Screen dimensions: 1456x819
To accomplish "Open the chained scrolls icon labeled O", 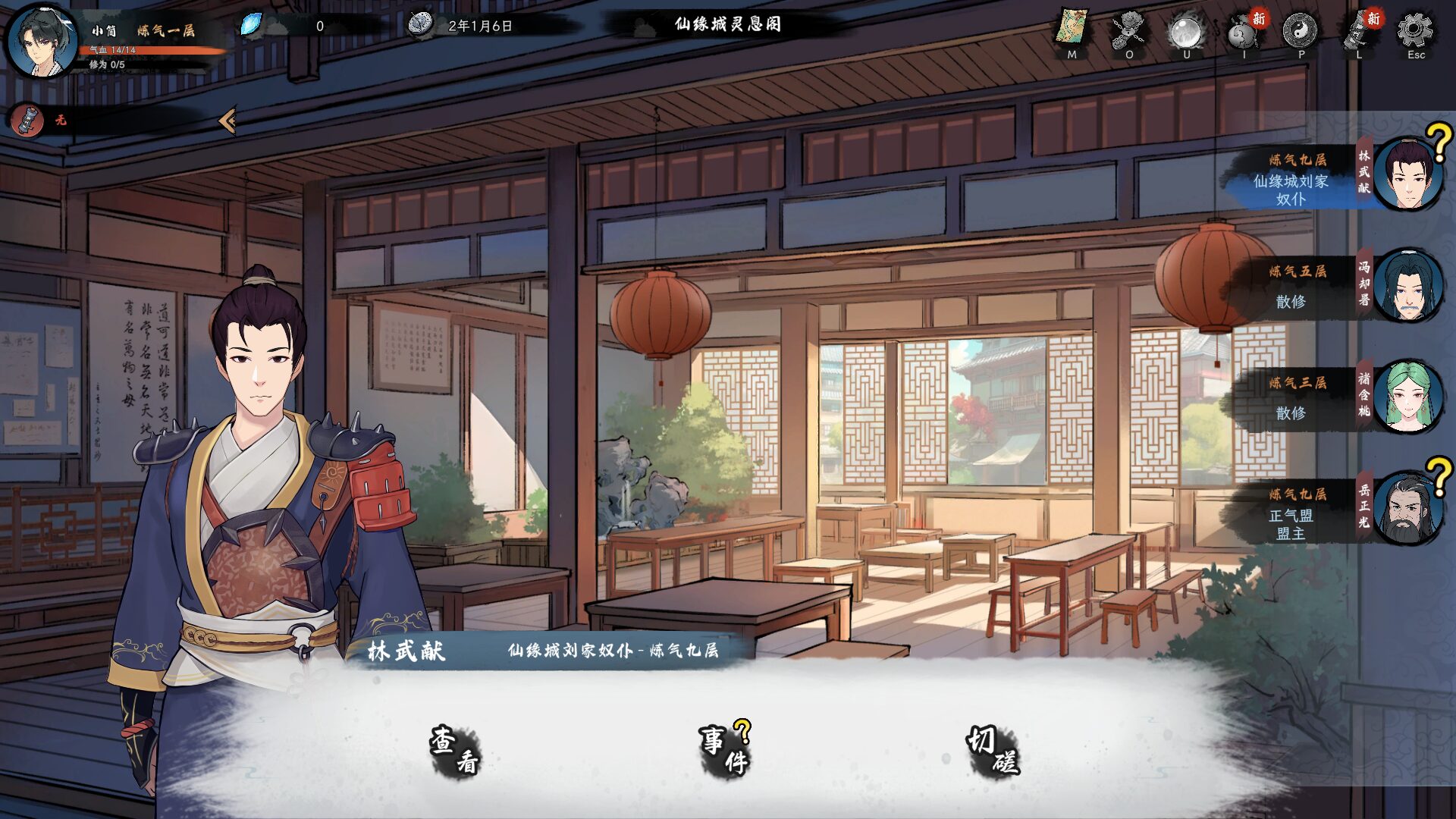I will [1129, 31].
